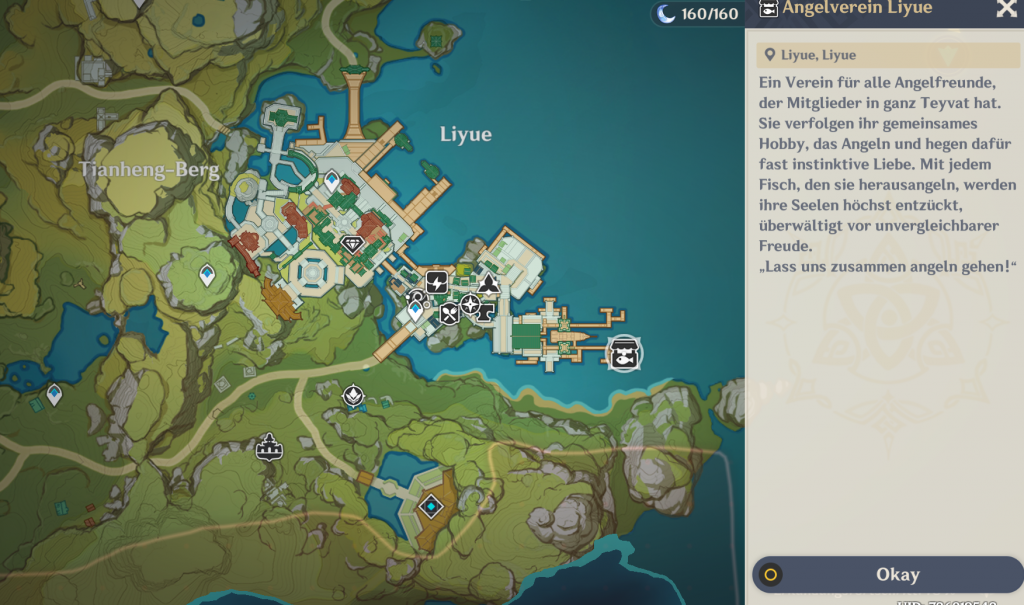This screenshot has width=1024, height=605.
Task: Choose the fortress-shaped marker south of the city
Action: coord(268,447)
